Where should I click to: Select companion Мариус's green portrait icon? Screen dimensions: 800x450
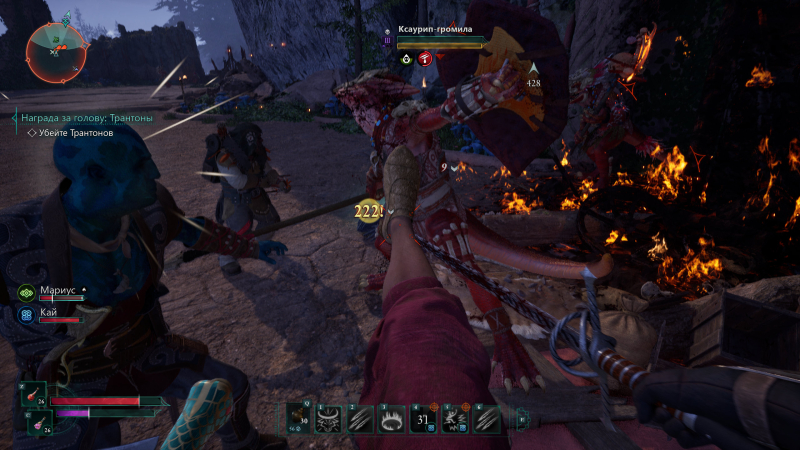click(26, 292)
